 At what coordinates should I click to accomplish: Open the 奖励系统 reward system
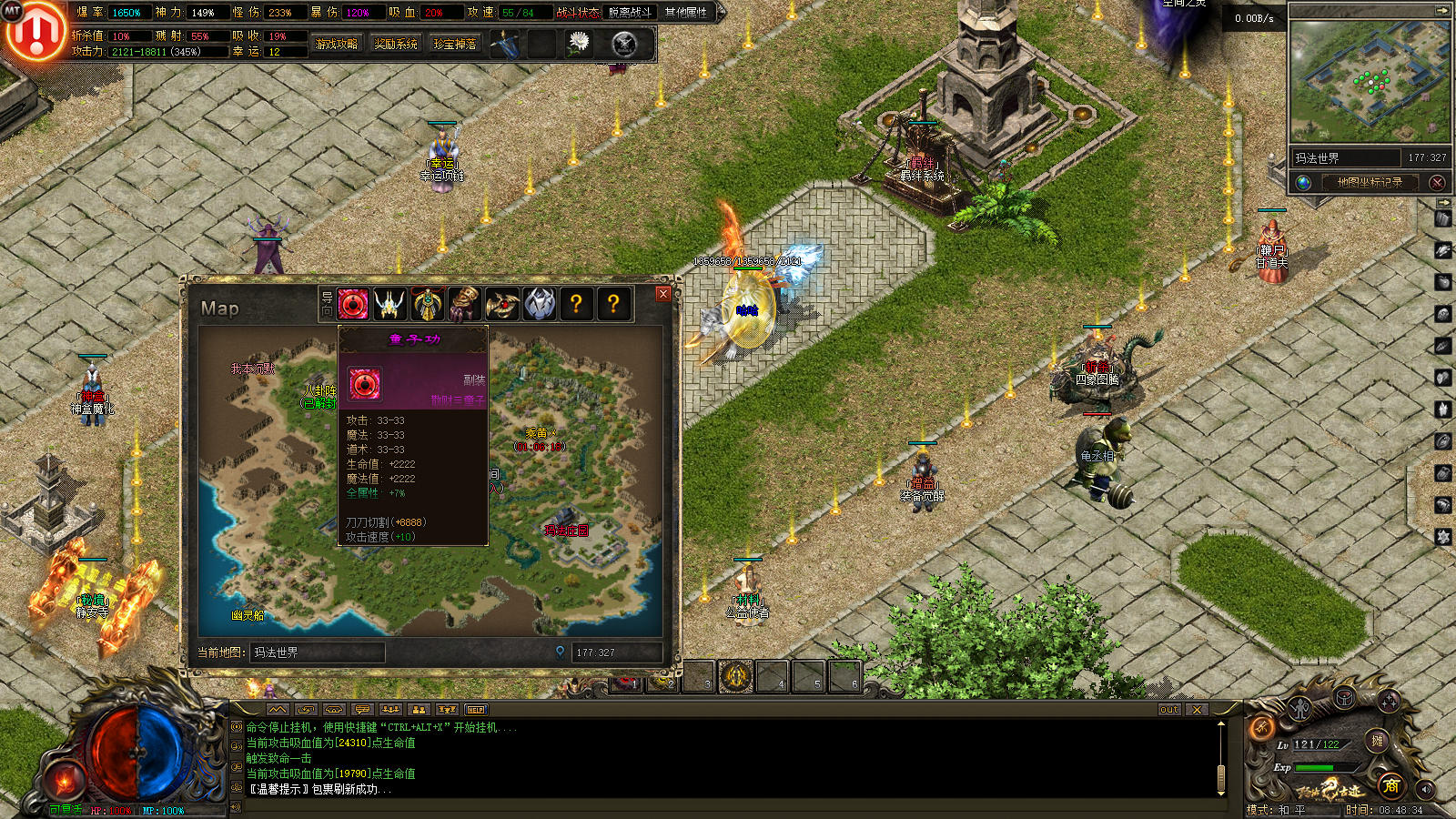[396, 44]
